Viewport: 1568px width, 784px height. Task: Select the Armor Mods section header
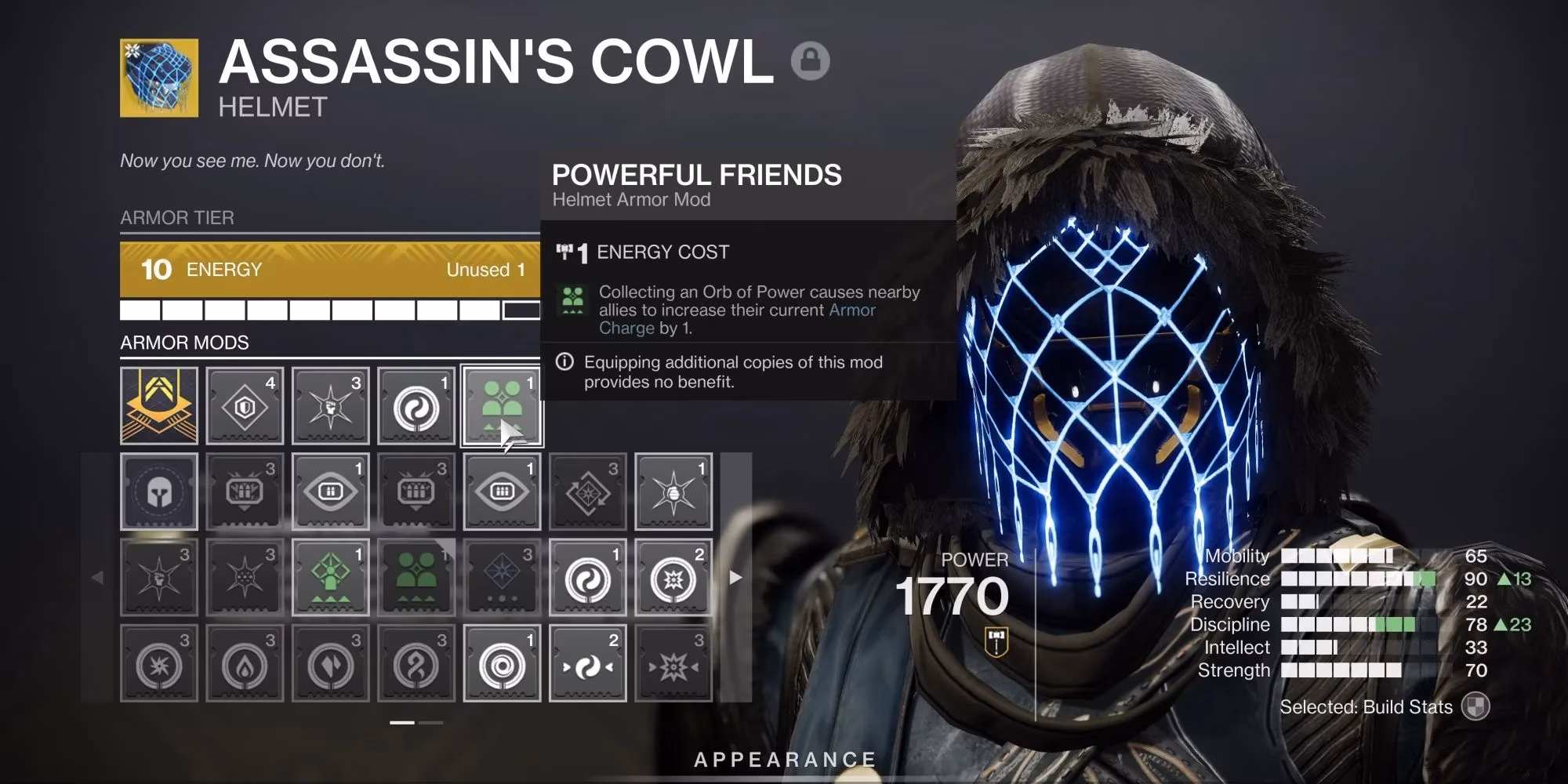183,343
